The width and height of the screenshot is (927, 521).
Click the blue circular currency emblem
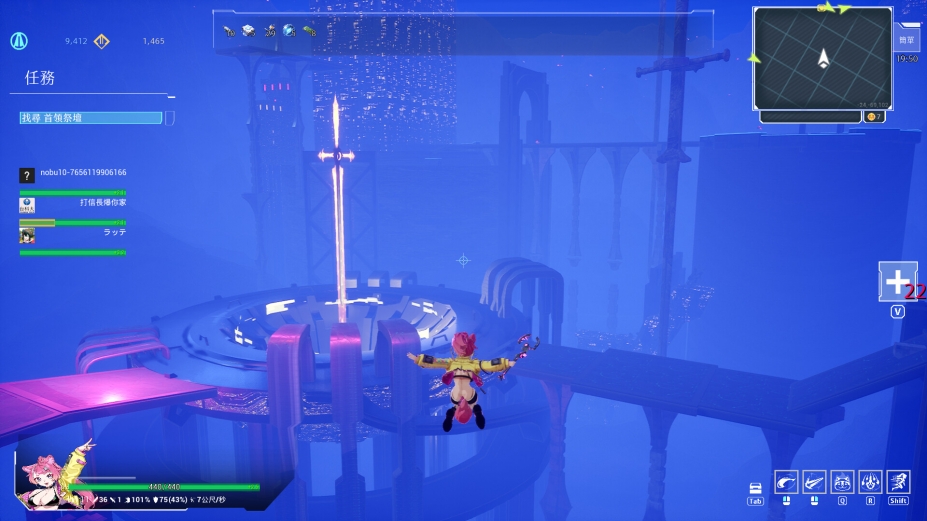(18, 41)
